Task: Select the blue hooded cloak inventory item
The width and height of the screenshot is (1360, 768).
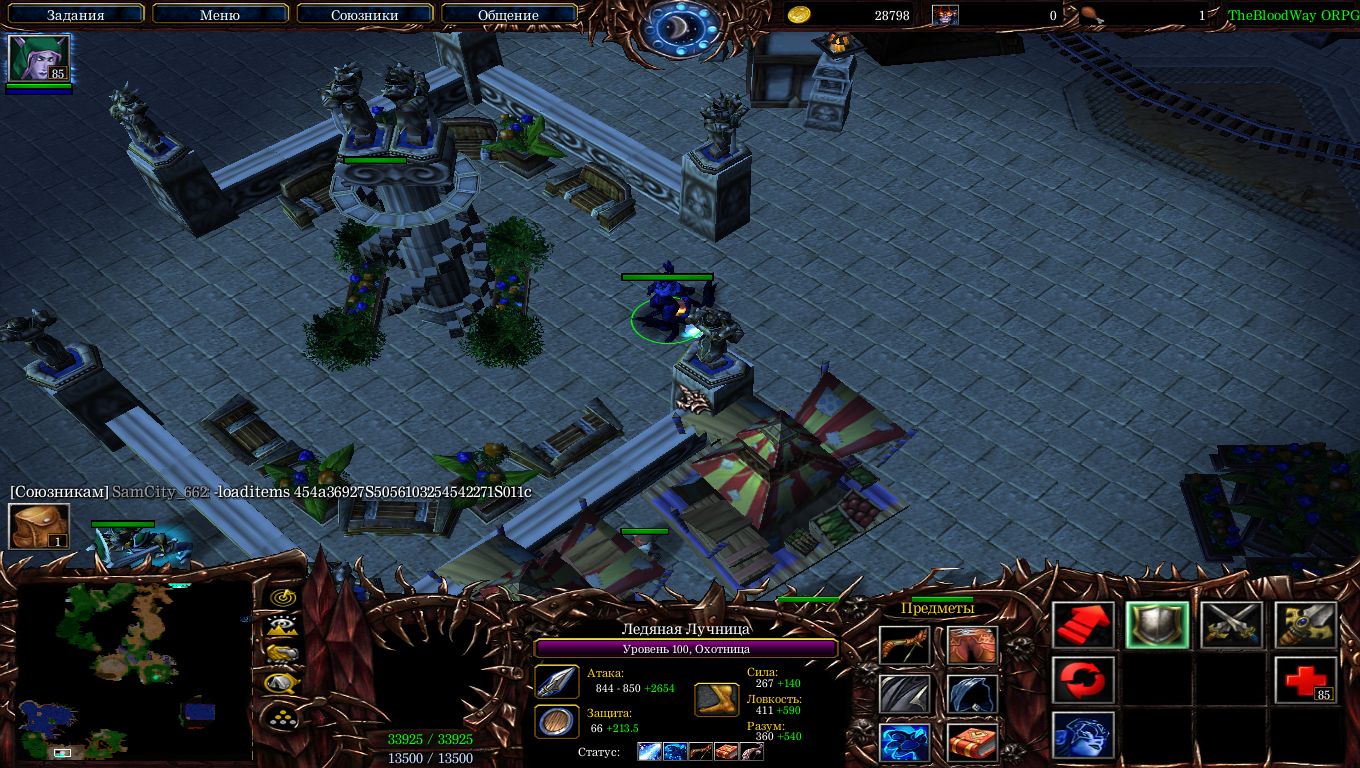Action: pyautogui.click(x=972, y=694)
